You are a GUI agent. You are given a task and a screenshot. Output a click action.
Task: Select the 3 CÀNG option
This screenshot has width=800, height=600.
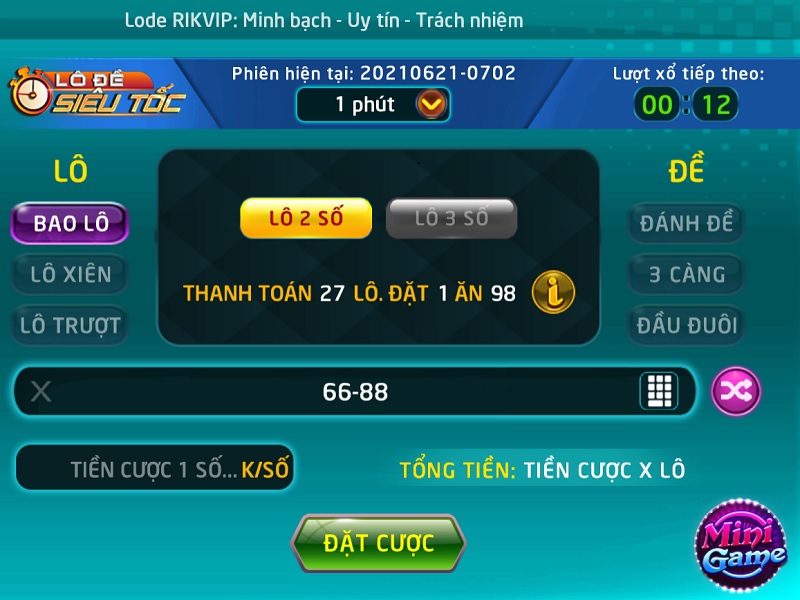pyautogui.click(x=686, y=273)
